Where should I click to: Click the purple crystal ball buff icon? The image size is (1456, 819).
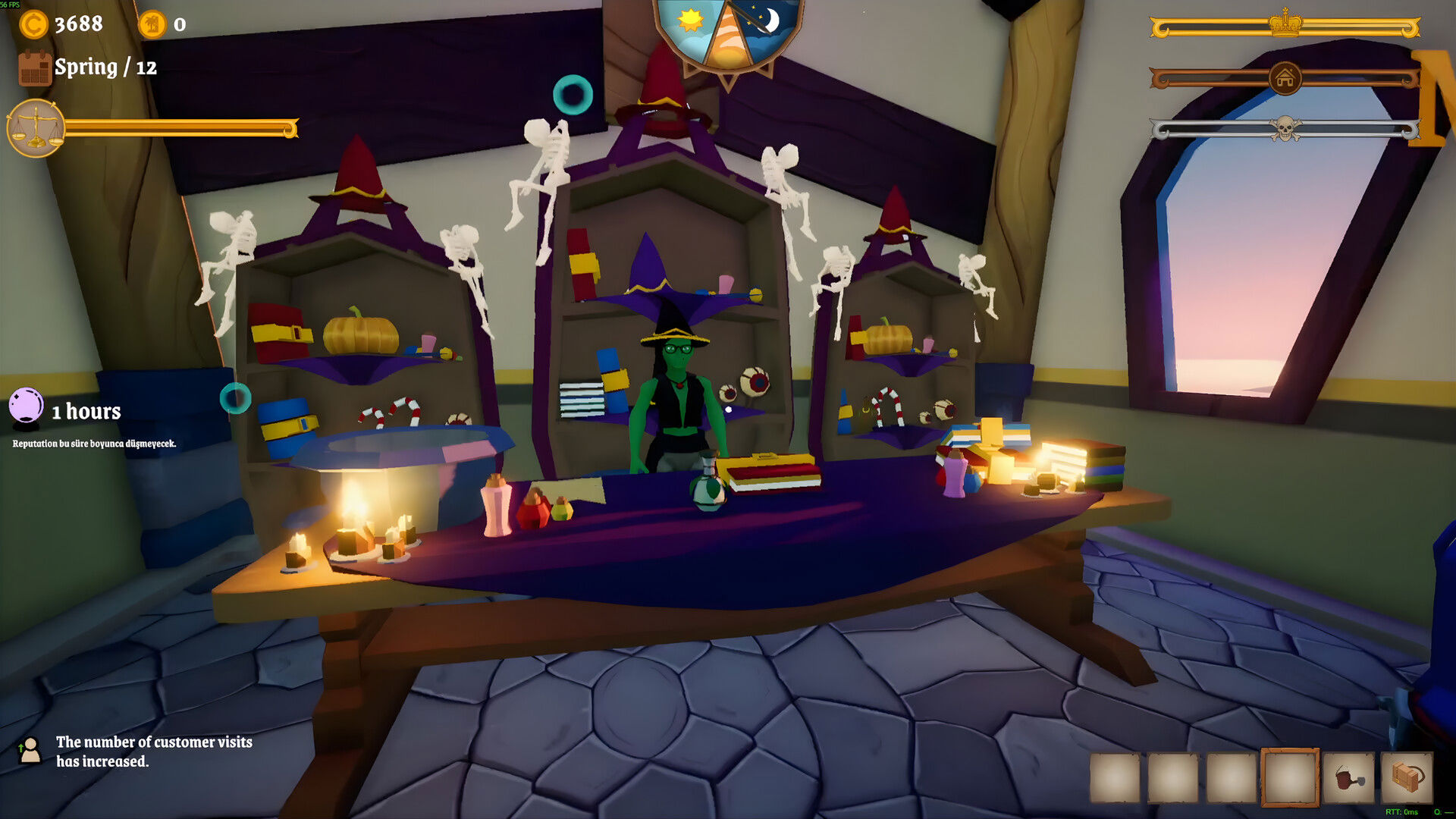(26, 406)
